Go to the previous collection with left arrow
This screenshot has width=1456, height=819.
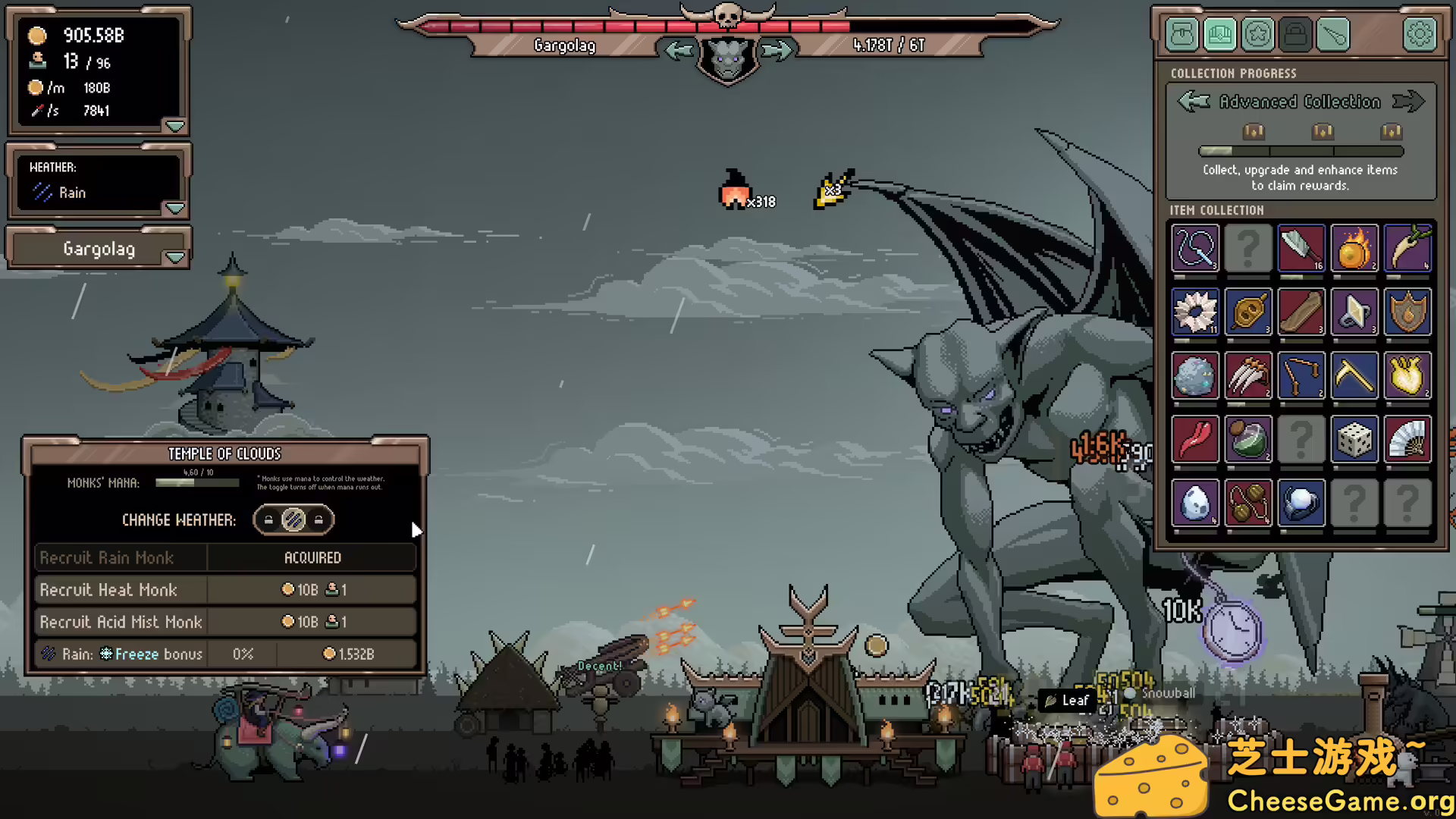tap(1194, 101)
